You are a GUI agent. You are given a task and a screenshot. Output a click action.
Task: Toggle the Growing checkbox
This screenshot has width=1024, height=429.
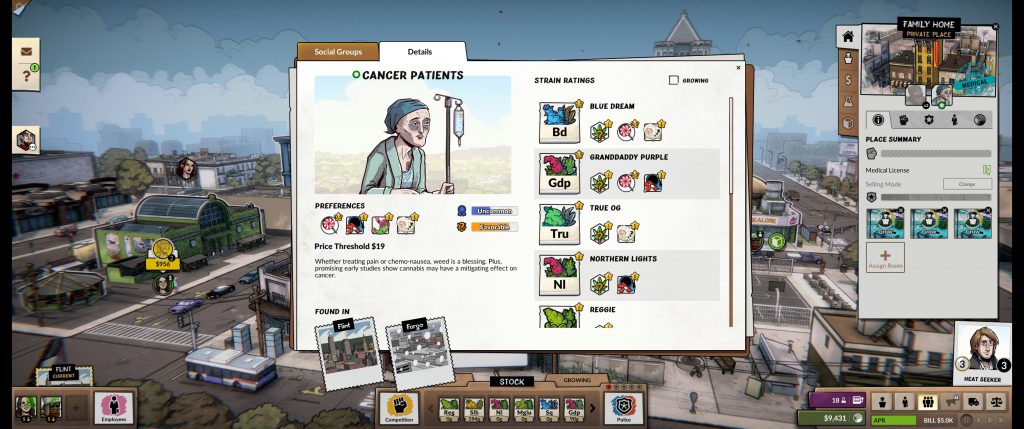[x=674, y=80]
